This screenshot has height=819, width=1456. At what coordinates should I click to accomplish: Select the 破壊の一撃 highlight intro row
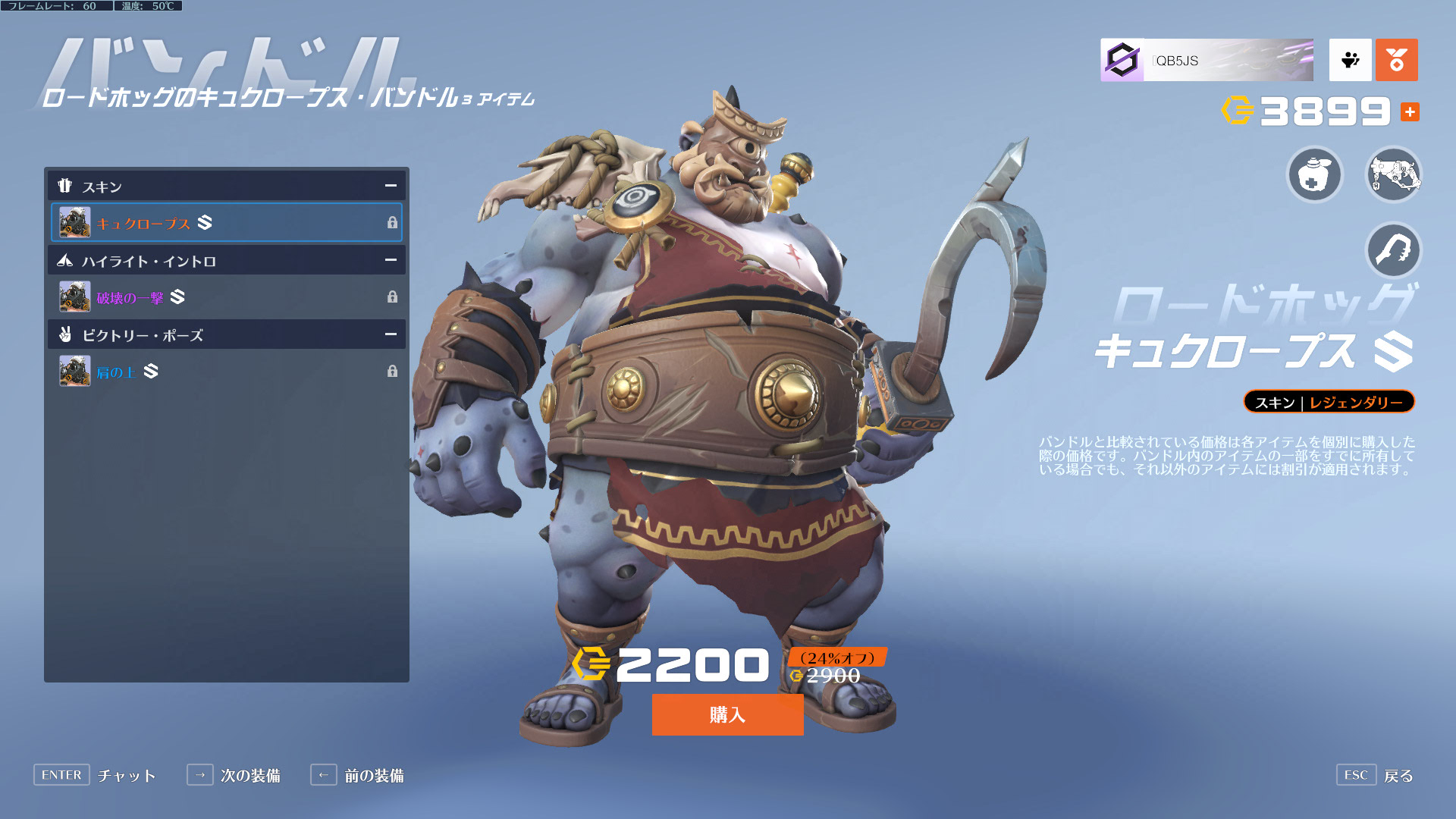(226, 297)
